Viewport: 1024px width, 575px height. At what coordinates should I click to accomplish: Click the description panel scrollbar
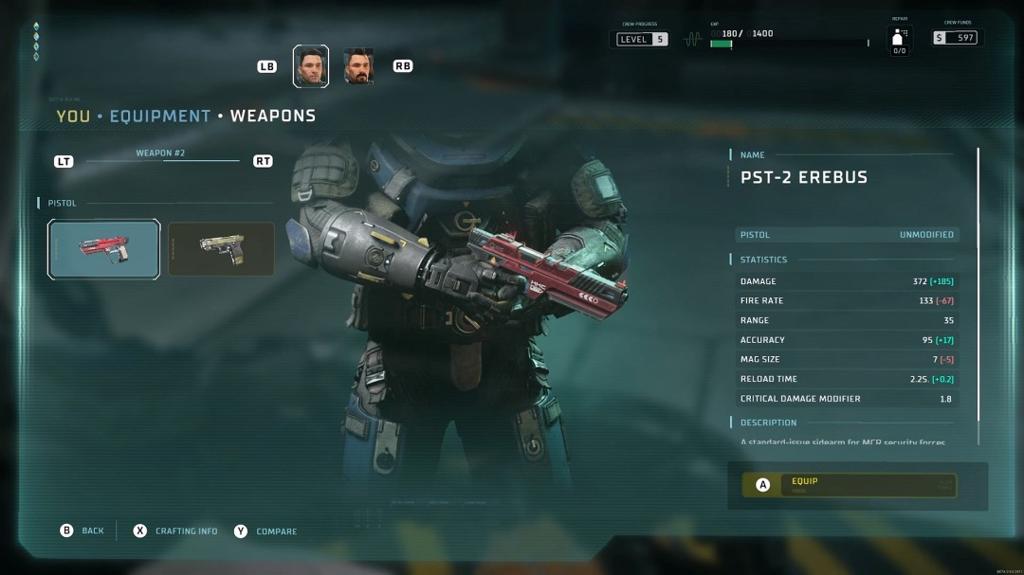(978, 296)
